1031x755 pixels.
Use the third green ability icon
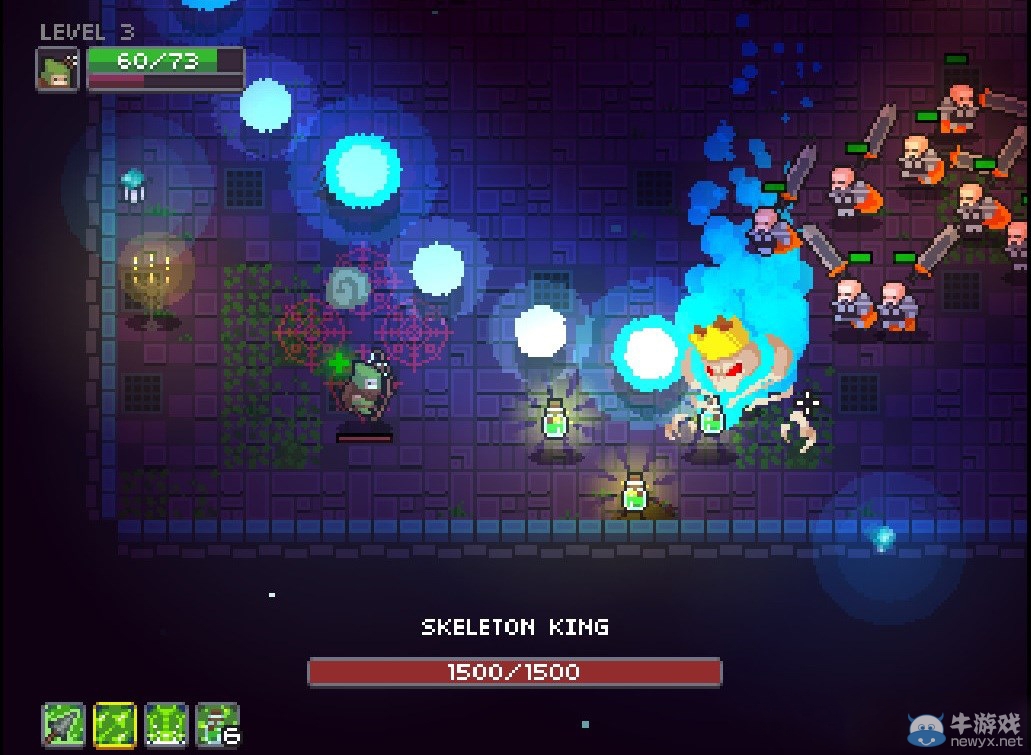pyautogui.click(x=166, y=724)
